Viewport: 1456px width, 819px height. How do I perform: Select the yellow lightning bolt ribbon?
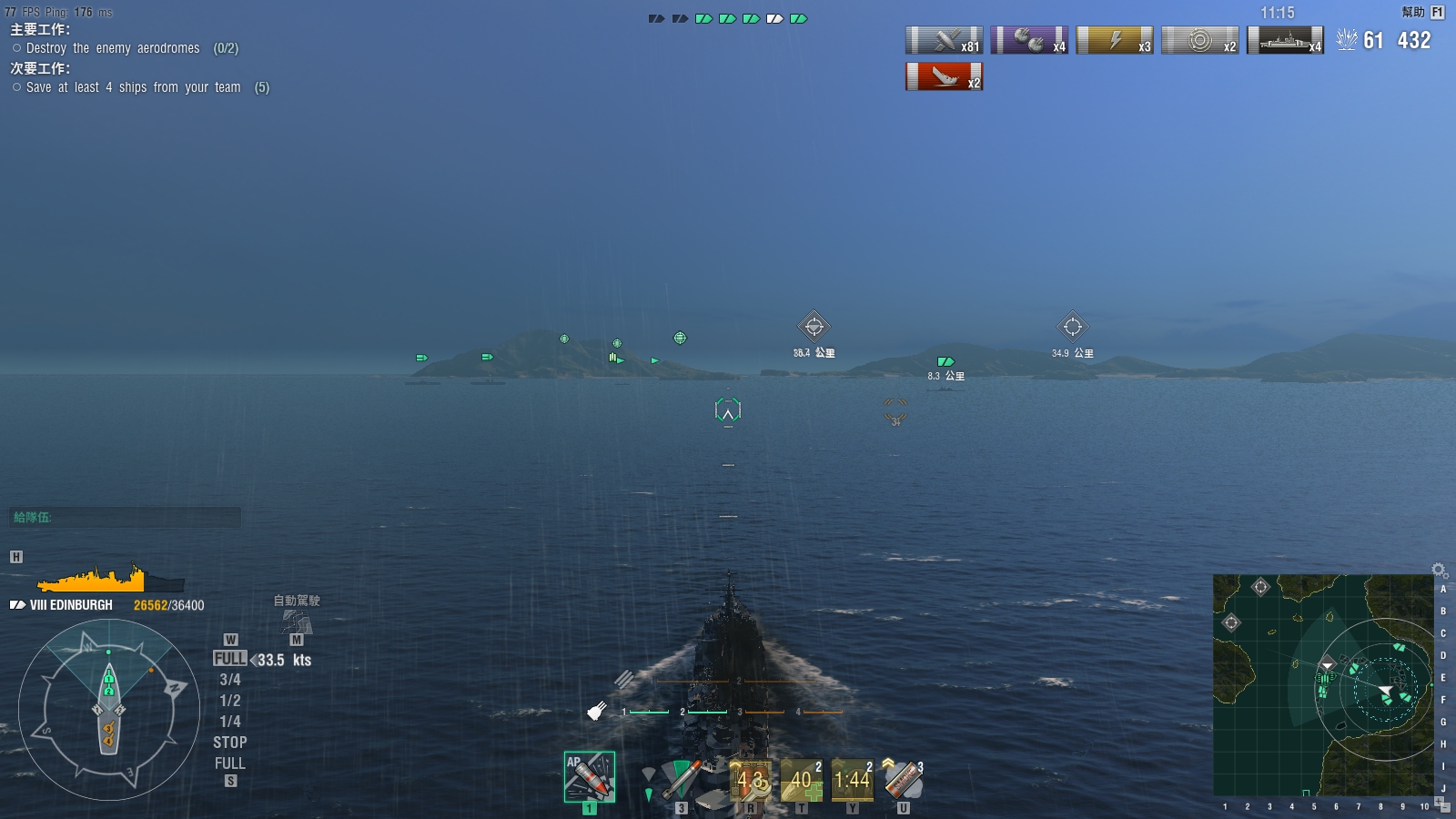click(1115, 40)
